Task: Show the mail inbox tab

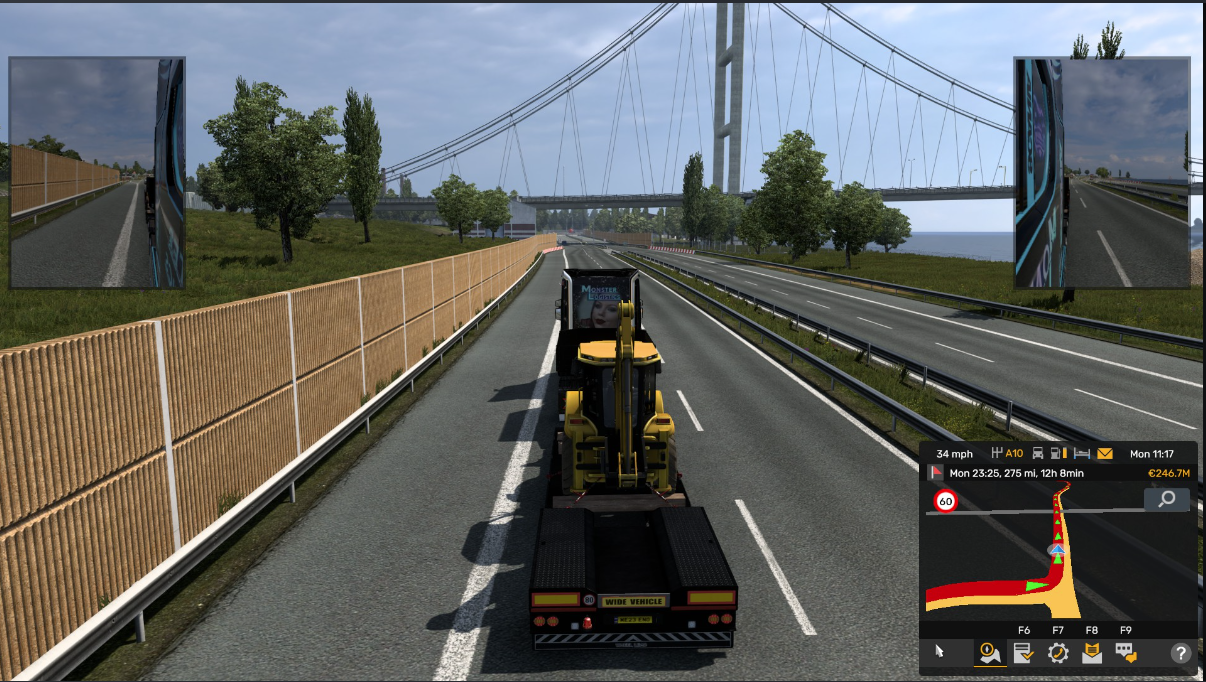Action: click(1092, 654)
